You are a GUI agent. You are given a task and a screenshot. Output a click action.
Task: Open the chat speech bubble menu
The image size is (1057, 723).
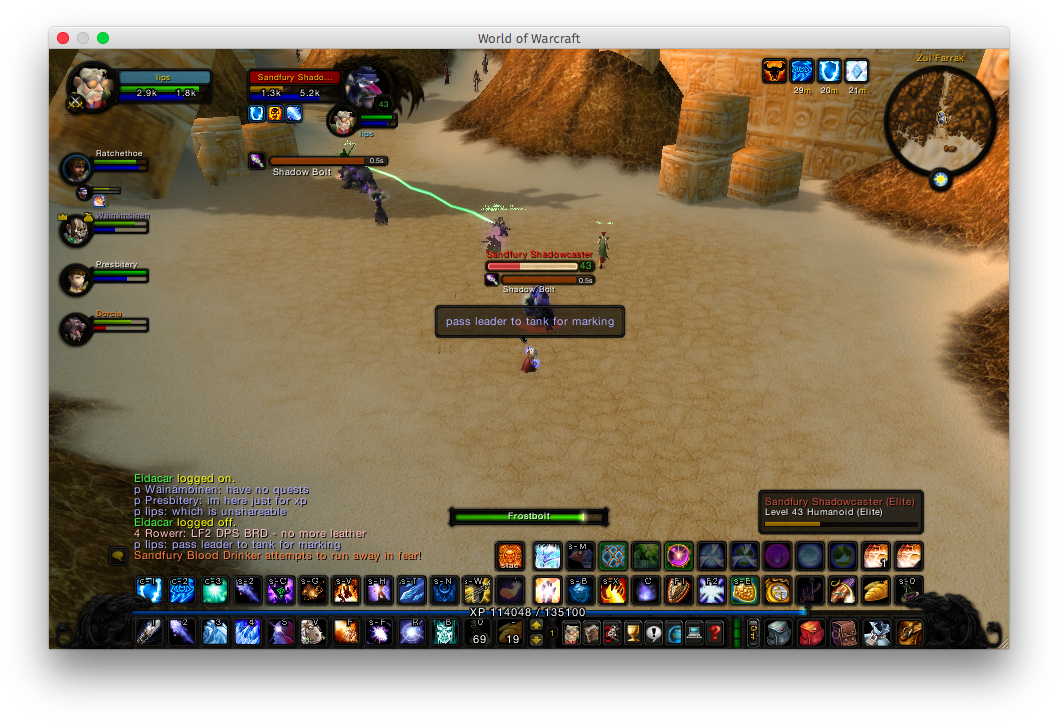117,555
